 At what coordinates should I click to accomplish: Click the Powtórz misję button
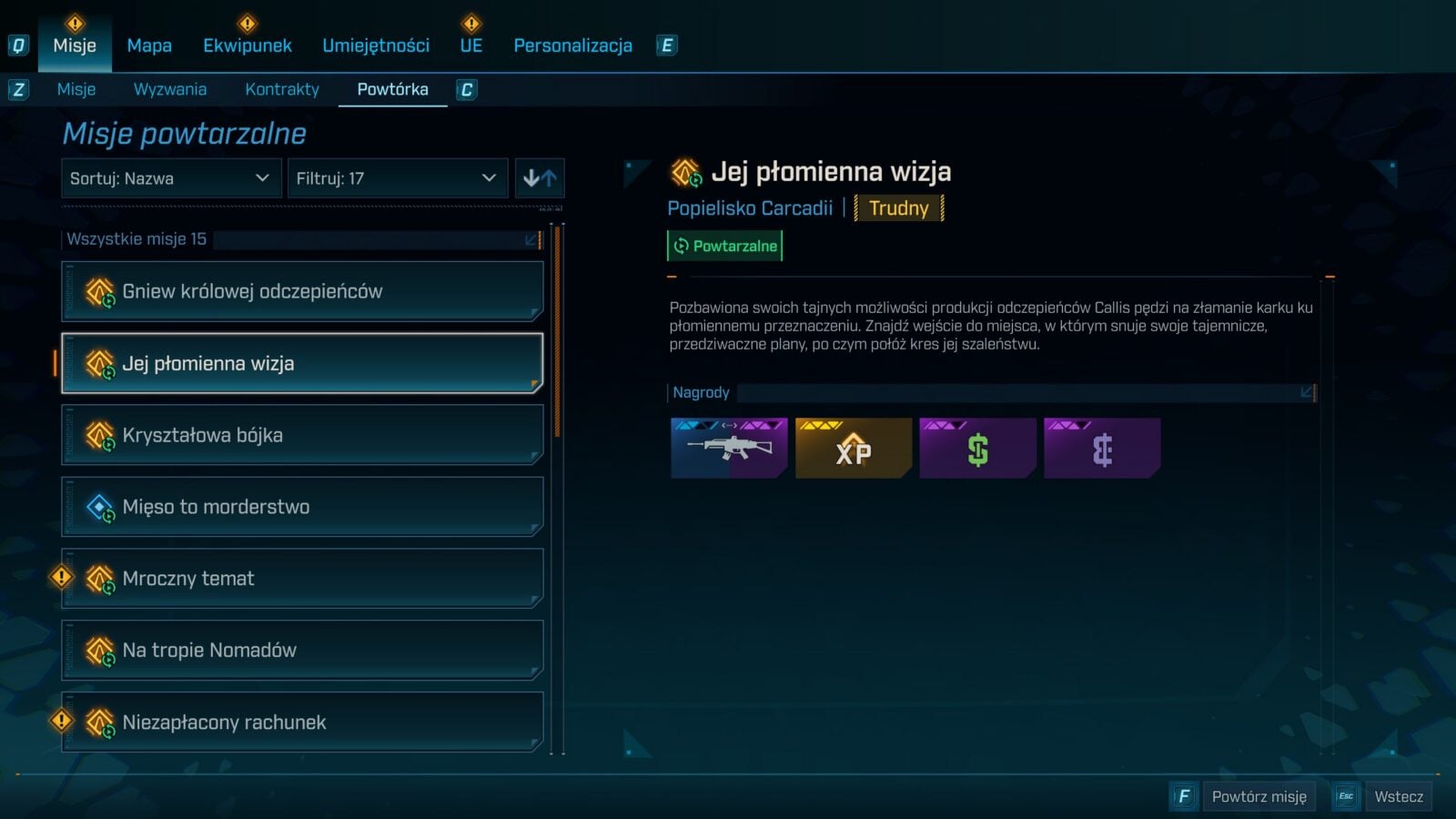coord(1259,797)
